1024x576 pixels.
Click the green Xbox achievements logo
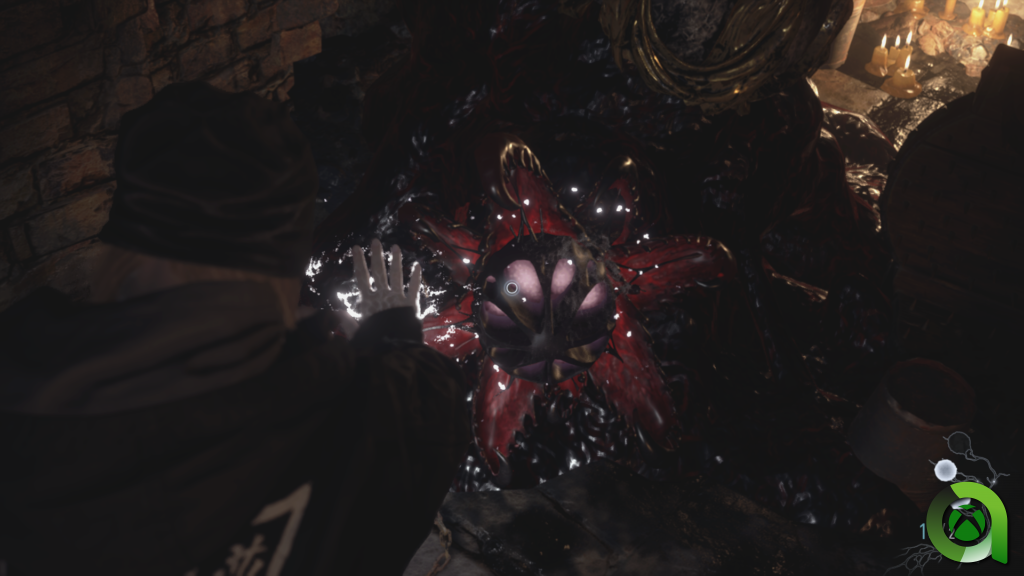click(964, 520)
